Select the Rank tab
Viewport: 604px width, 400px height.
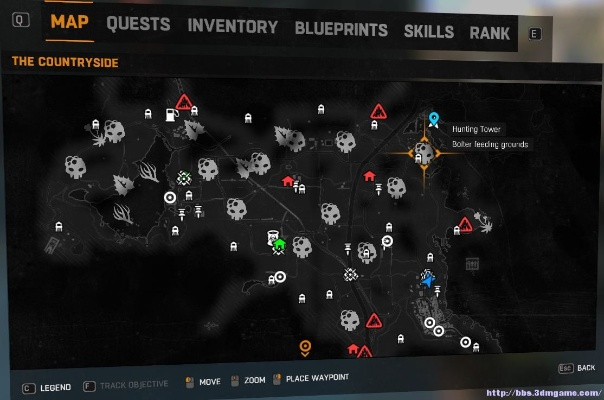pos(490,32)
